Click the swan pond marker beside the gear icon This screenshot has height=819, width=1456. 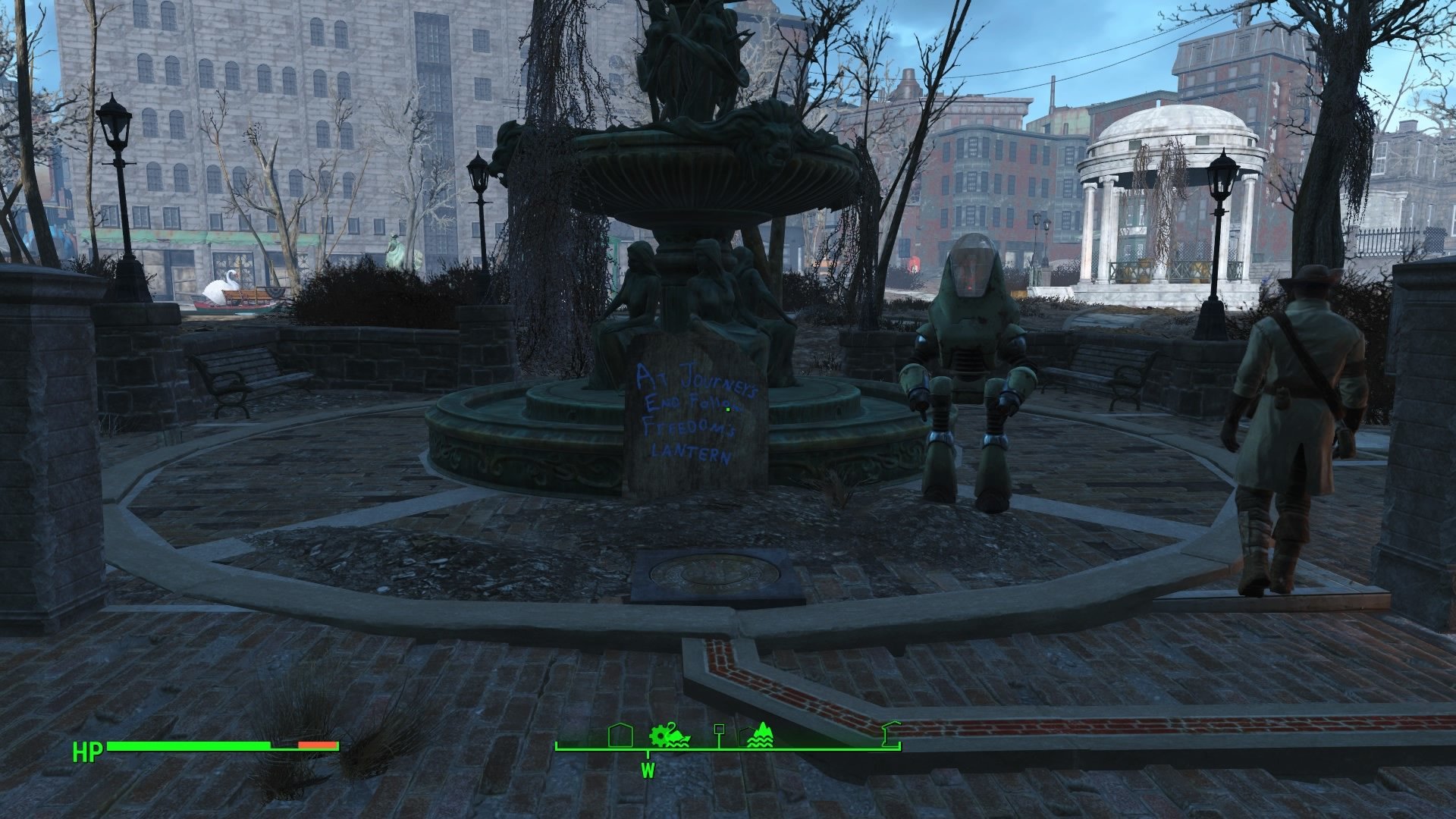pyautogui.click(x=676, y=737)
